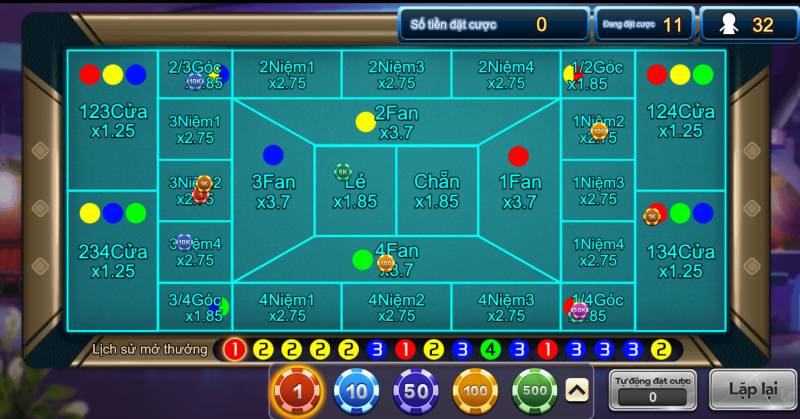Bet on the 1Fan x3.7 zone

coord(518,190)
